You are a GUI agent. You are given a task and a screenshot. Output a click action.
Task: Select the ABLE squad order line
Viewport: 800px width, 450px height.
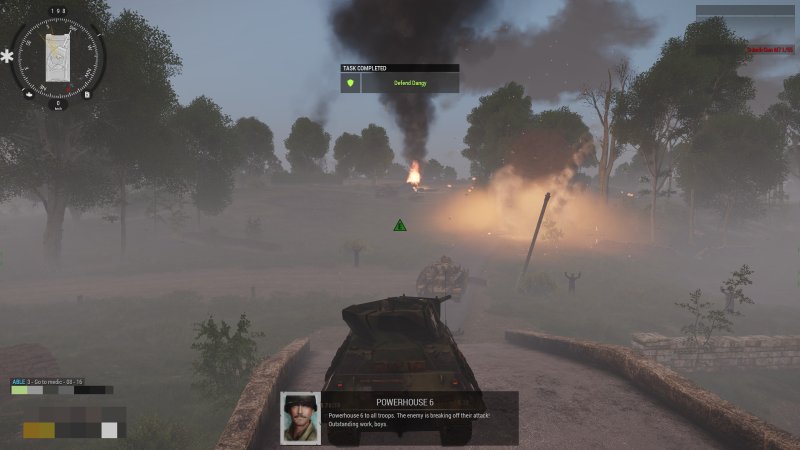coord(48,381)
